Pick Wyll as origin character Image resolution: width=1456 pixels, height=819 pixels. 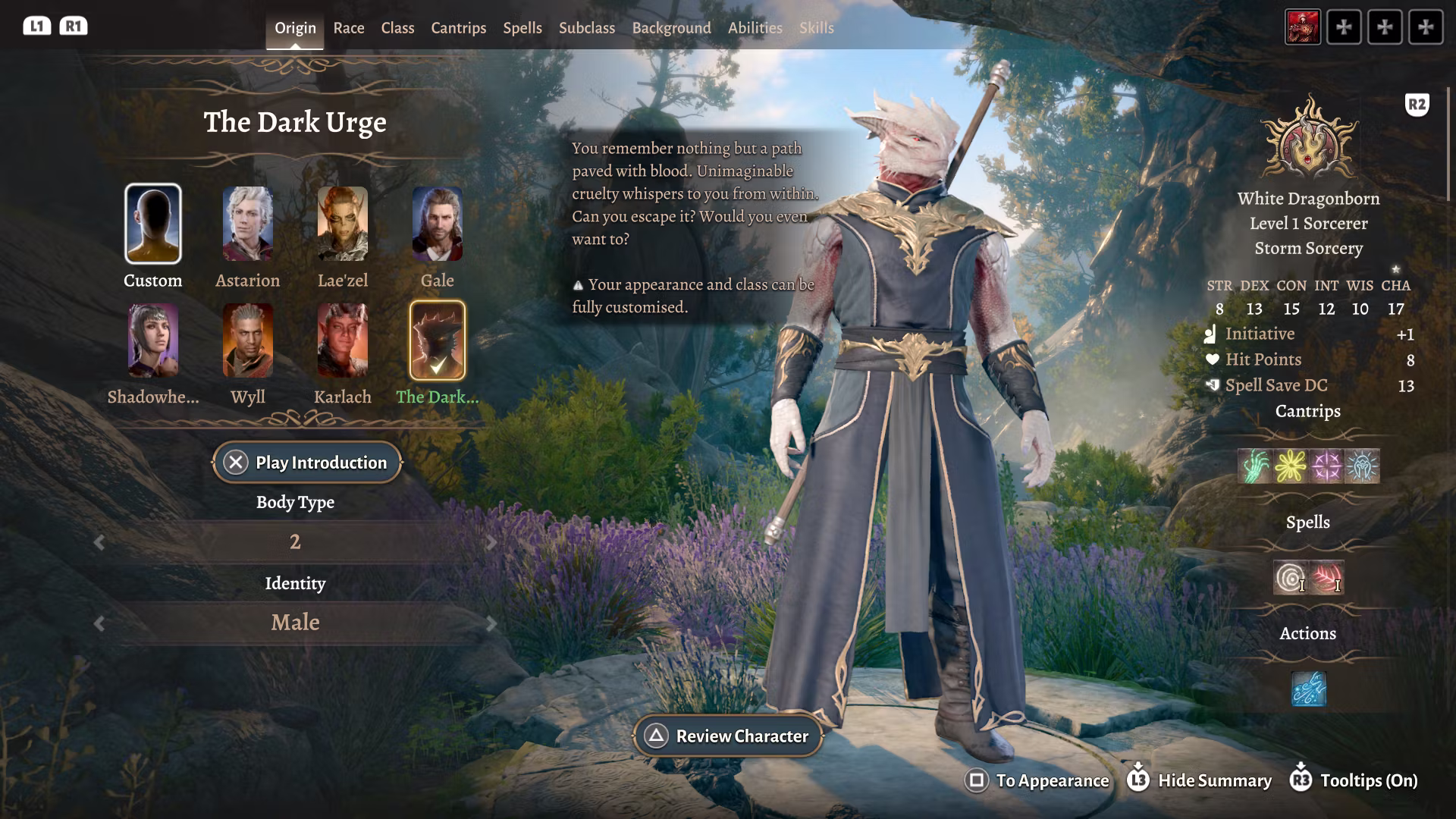pyautogui.click(x=248, y=340)
